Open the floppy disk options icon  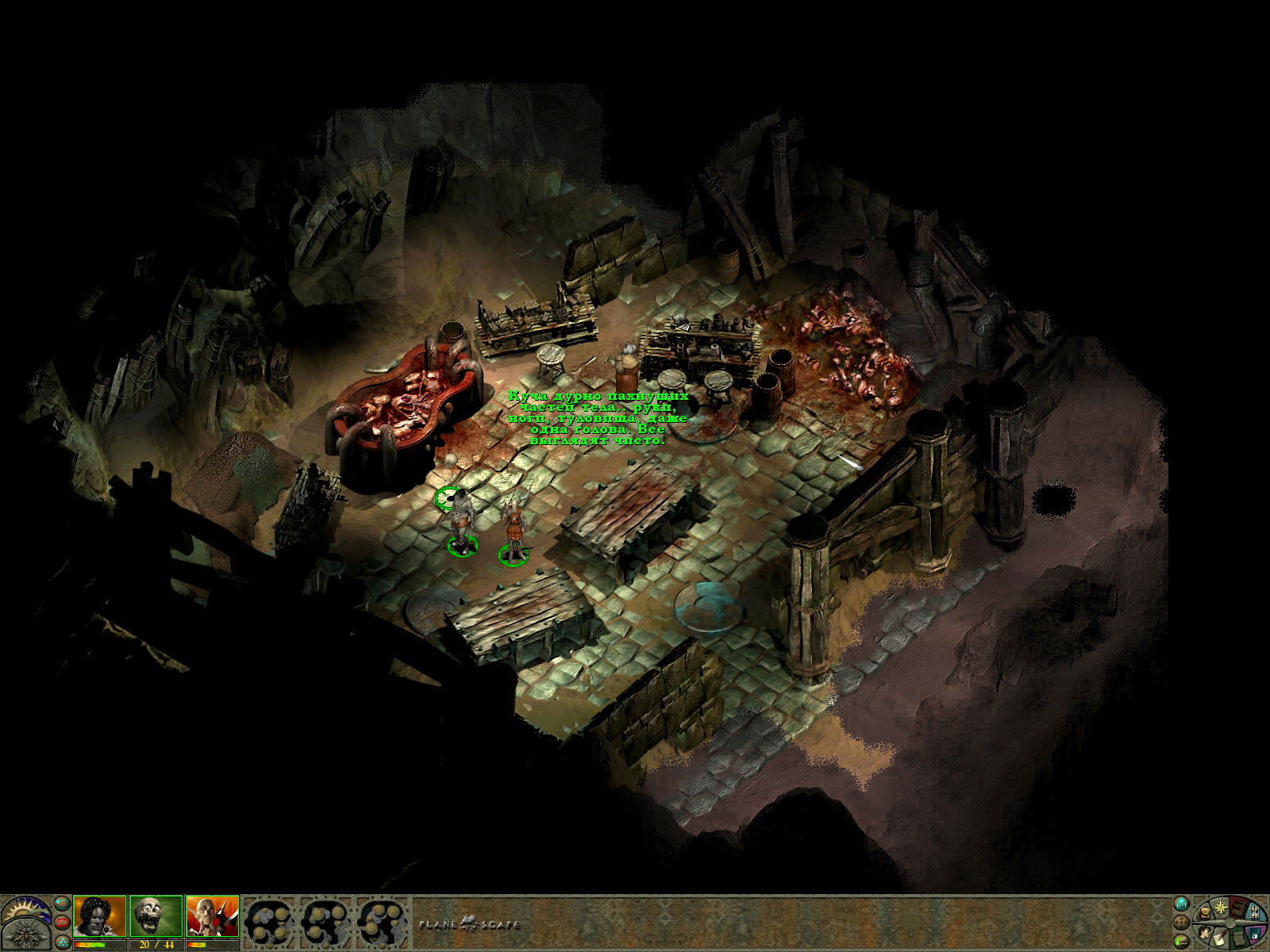point(1254,933)
